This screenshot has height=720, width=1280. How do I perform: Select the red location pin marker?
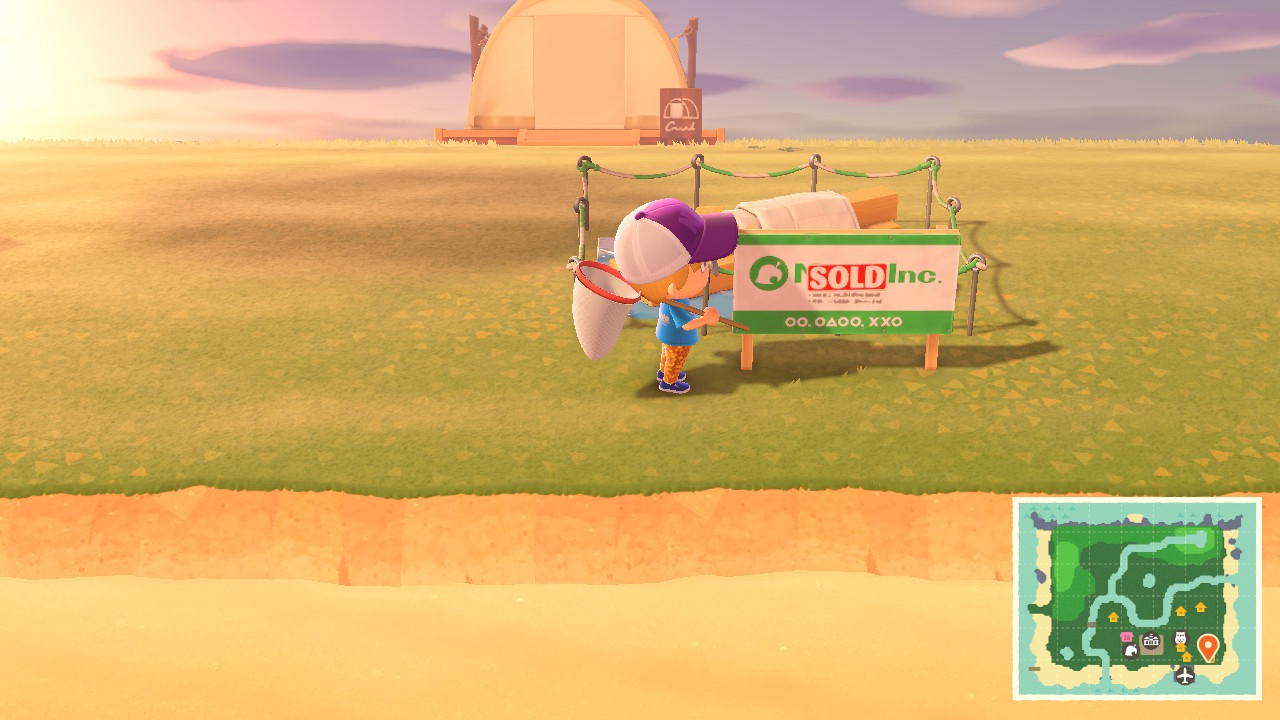coord(1208,645)
